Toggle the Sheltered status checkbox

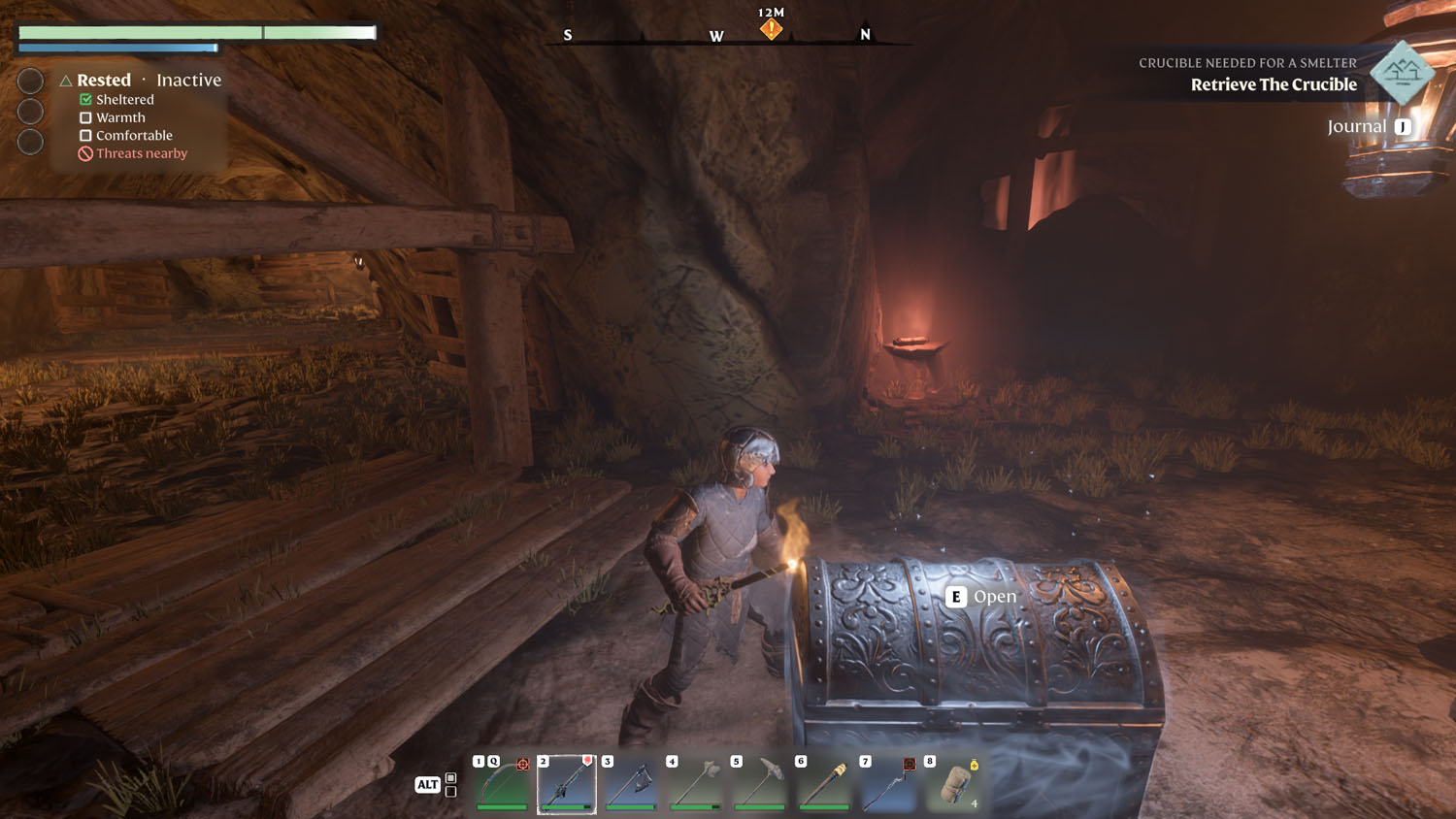point(84,99)
